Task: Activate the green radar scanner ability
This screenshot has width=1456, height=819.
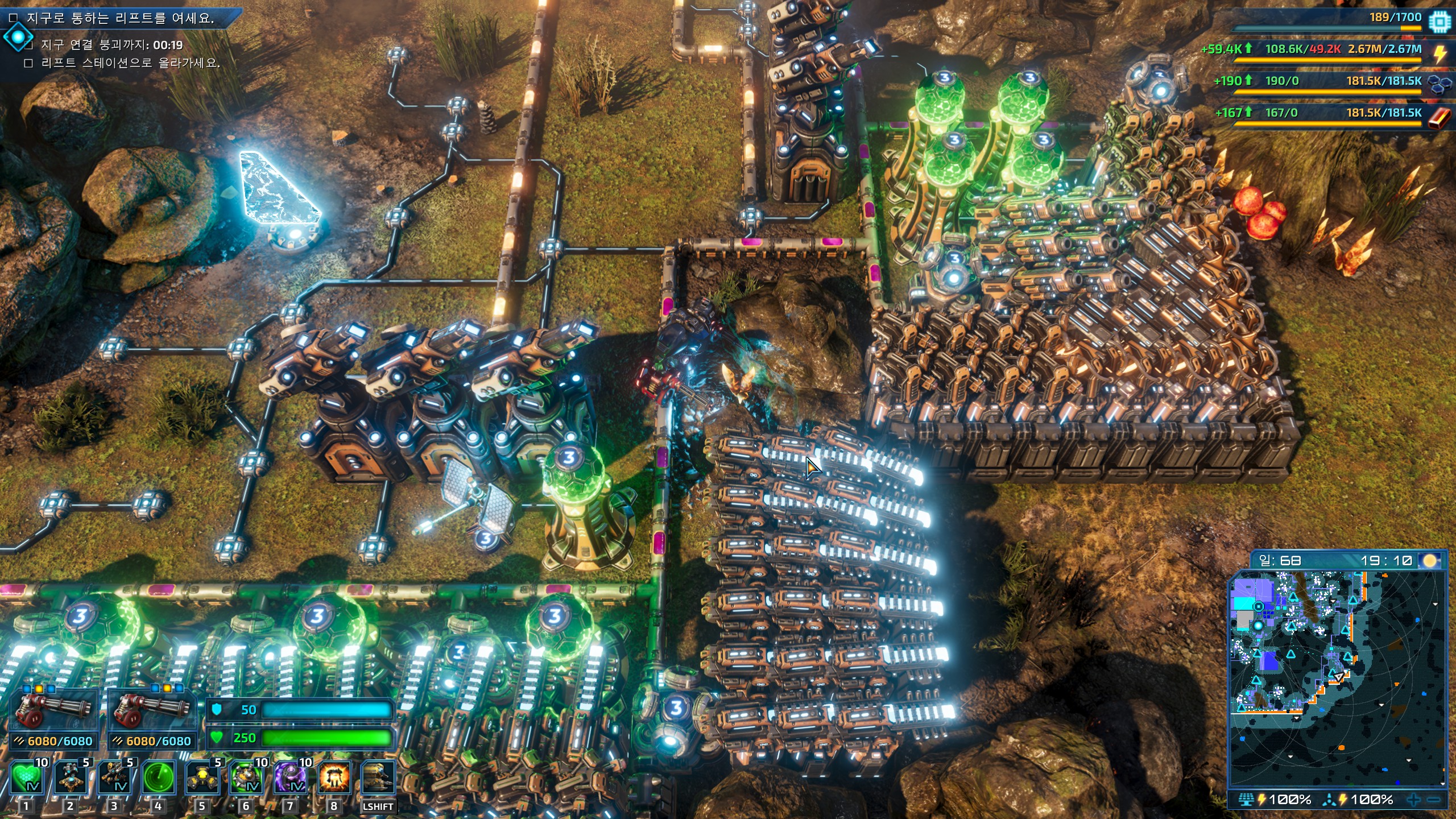Action: (x=158, y=778)
